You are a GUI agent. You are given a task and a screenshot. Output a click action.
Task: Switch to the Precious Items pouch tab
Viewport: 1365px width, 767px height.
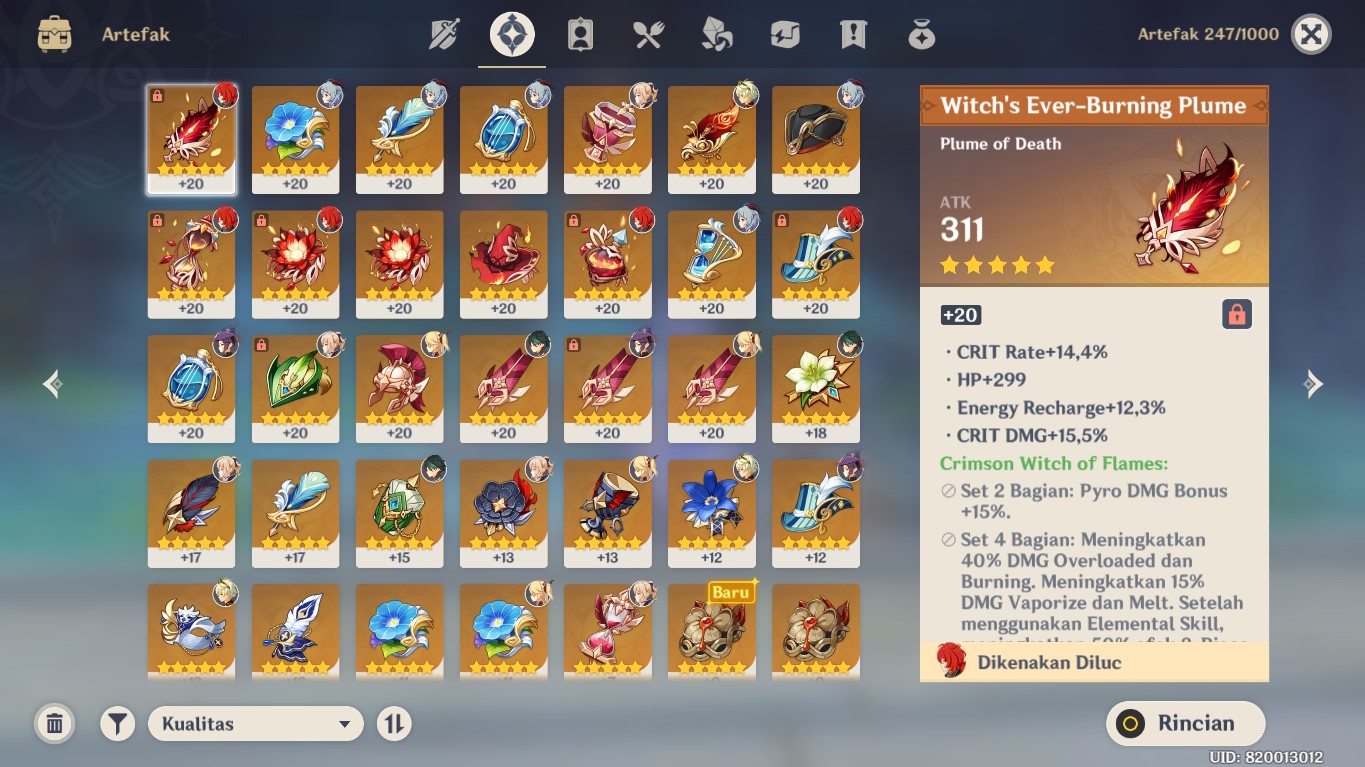(921, 35)
